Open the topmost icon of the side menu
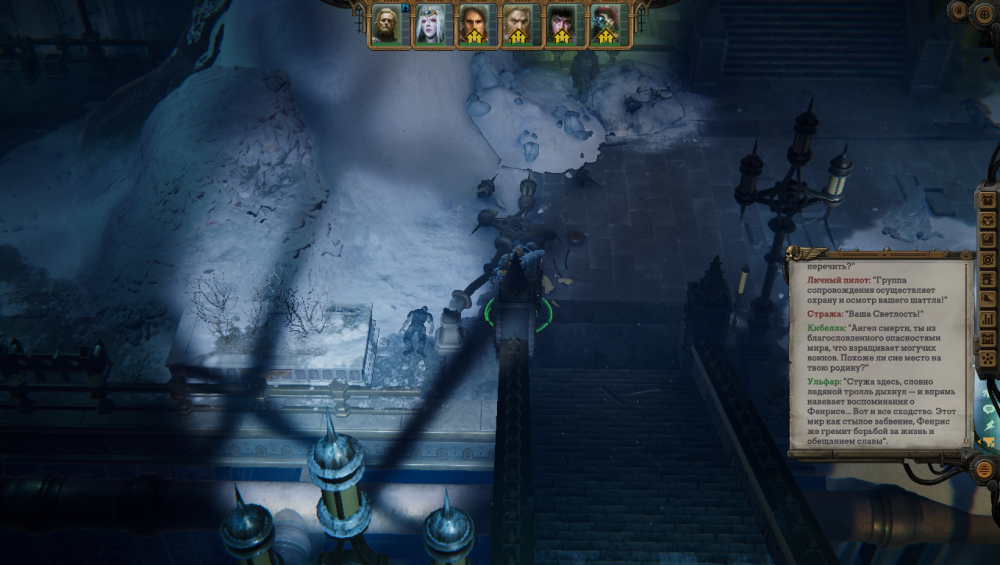Screen dimensions: 1000x565 coord(989,200)
